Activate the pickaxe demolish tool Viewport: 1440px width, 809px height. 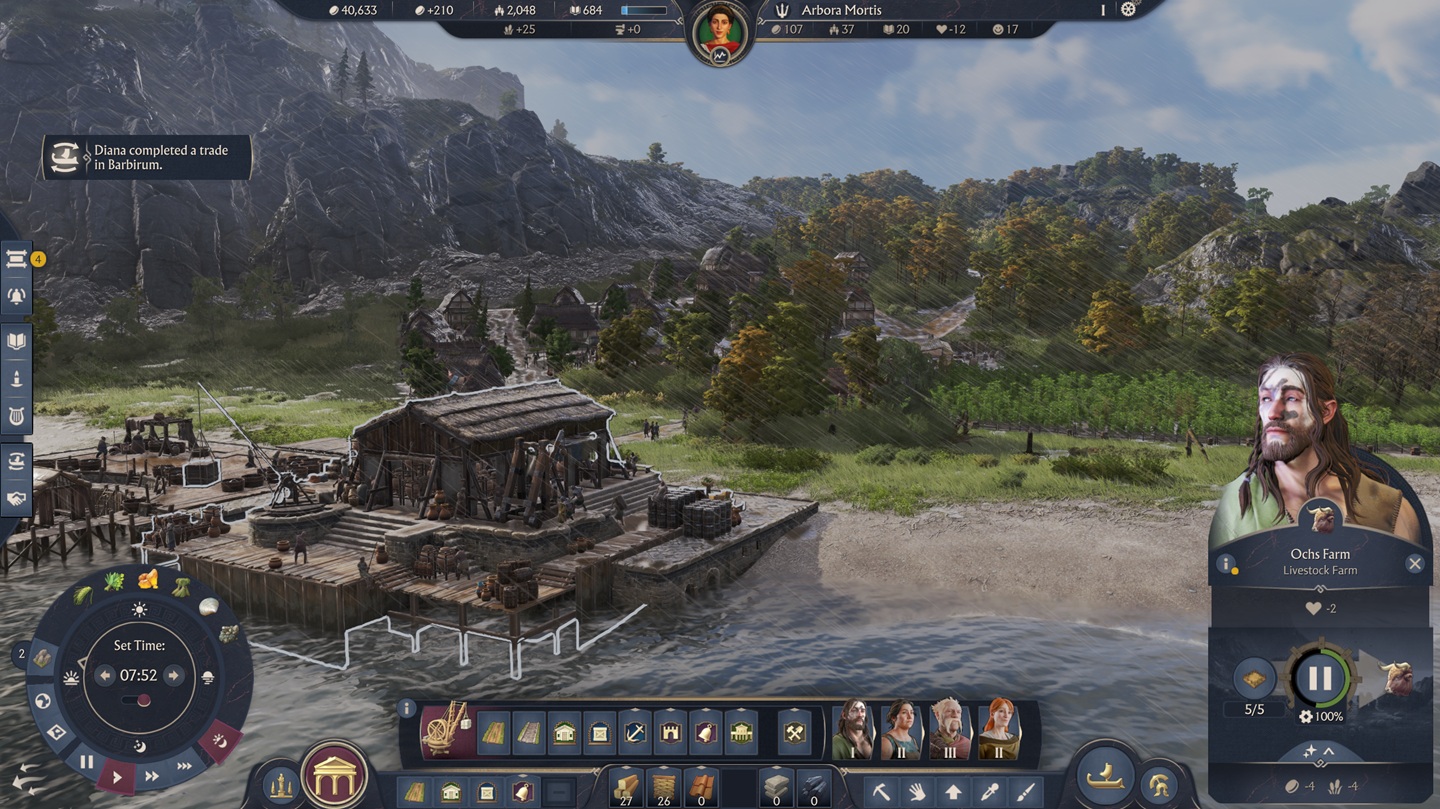(x=881, y=792)
